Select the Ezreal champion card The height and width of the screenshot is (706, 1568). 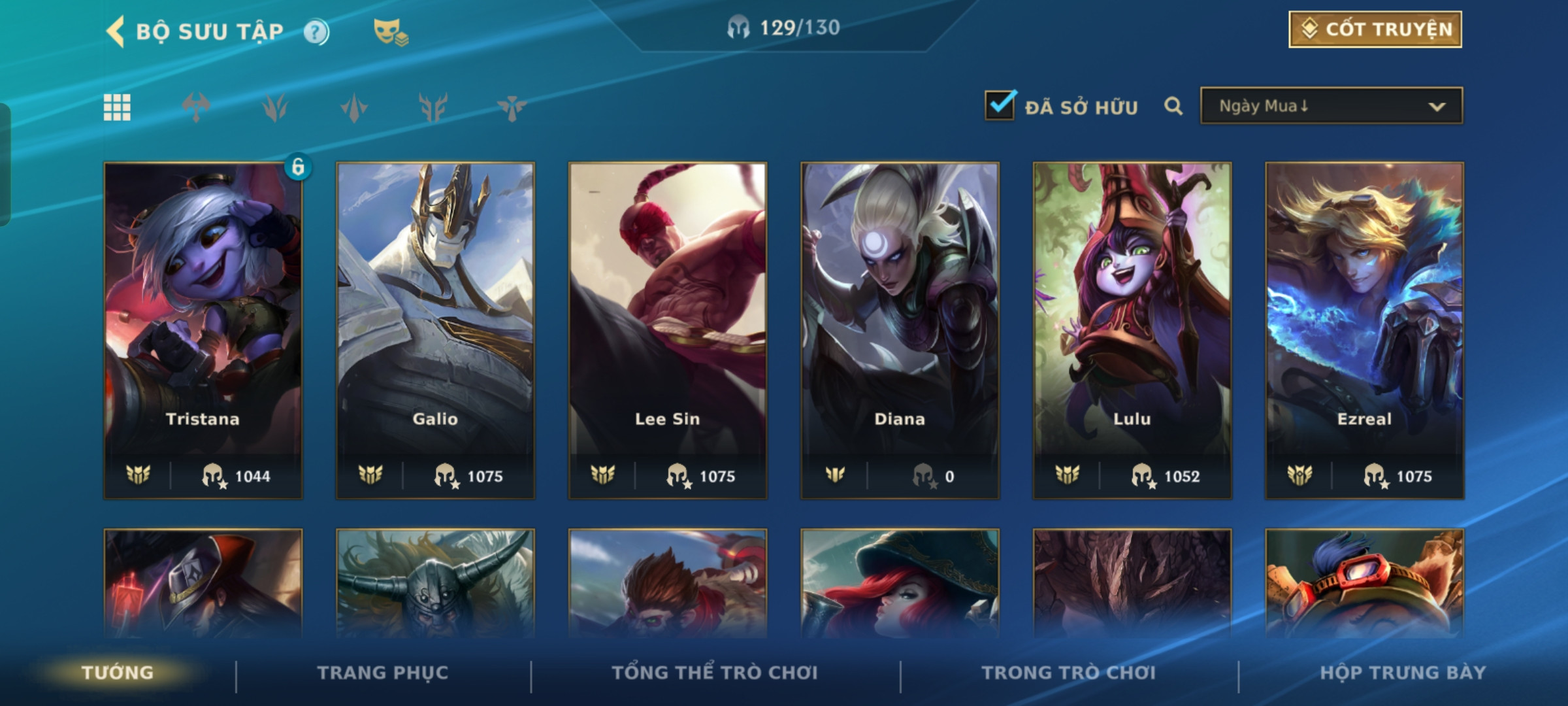(1365, 330)
